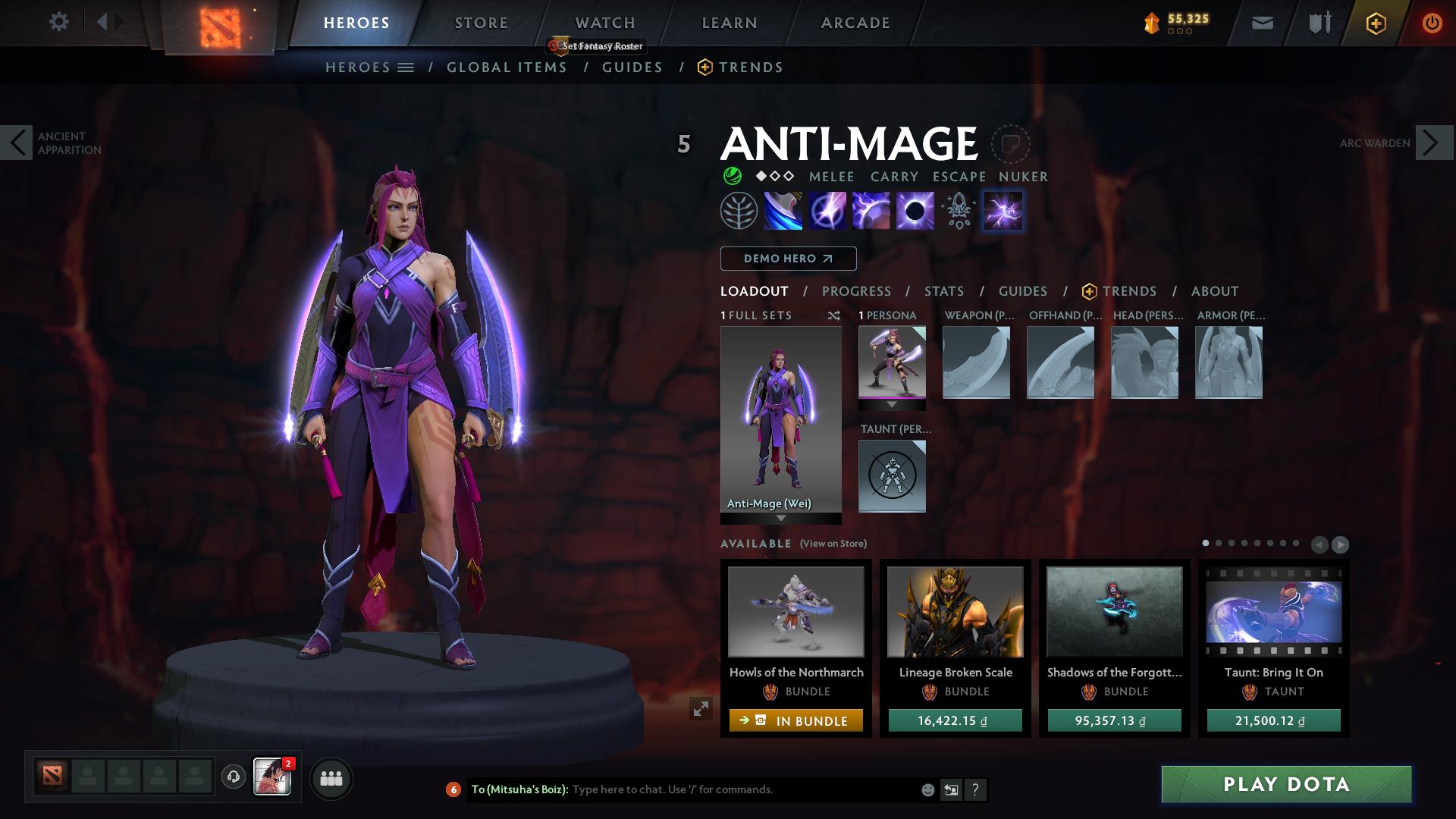Switch to the STATS tab
This screenshot has width=1456, height=819.
click(943, 291)
